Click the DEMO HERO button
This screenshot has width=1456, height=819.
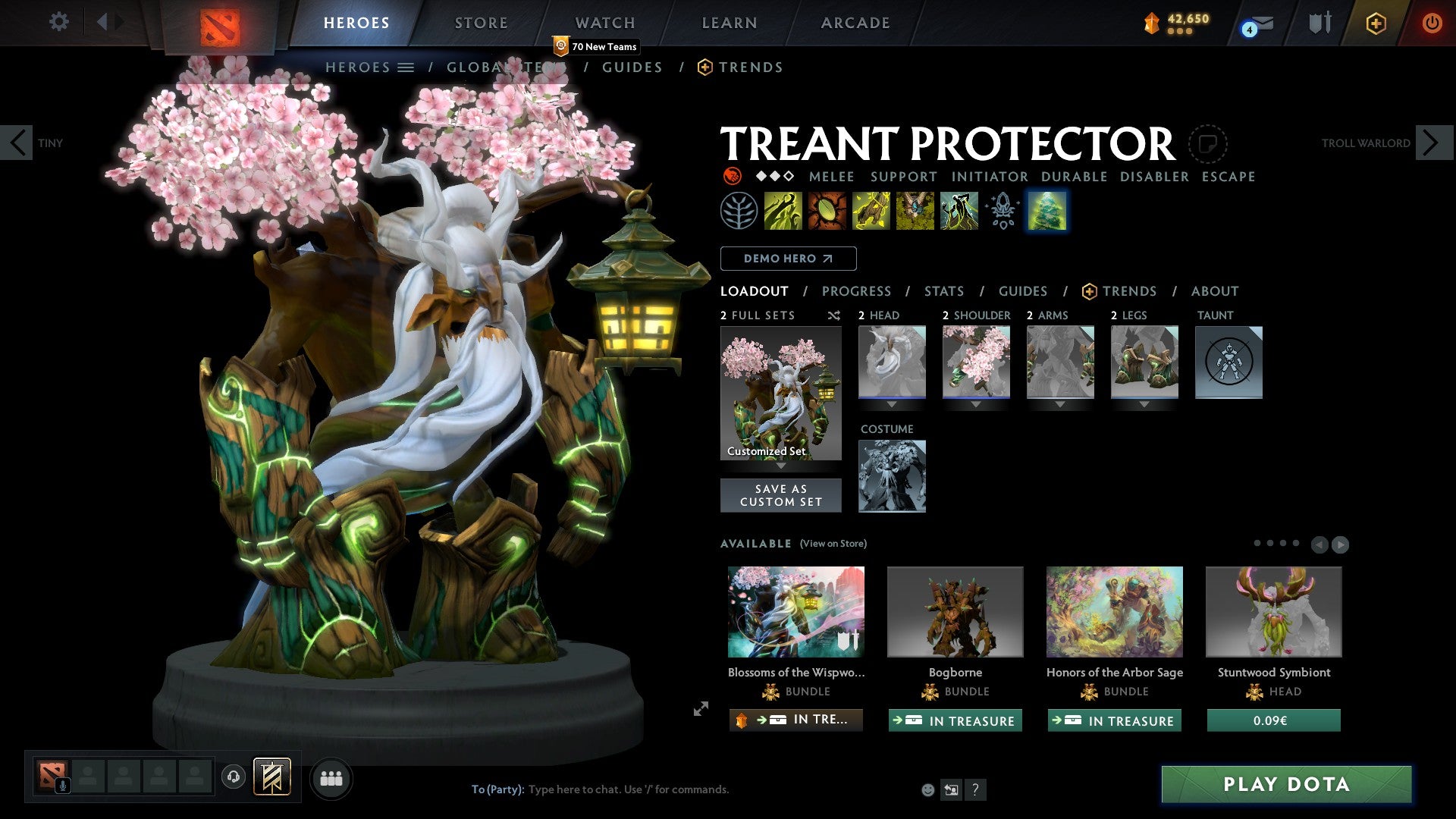[789, 258]
